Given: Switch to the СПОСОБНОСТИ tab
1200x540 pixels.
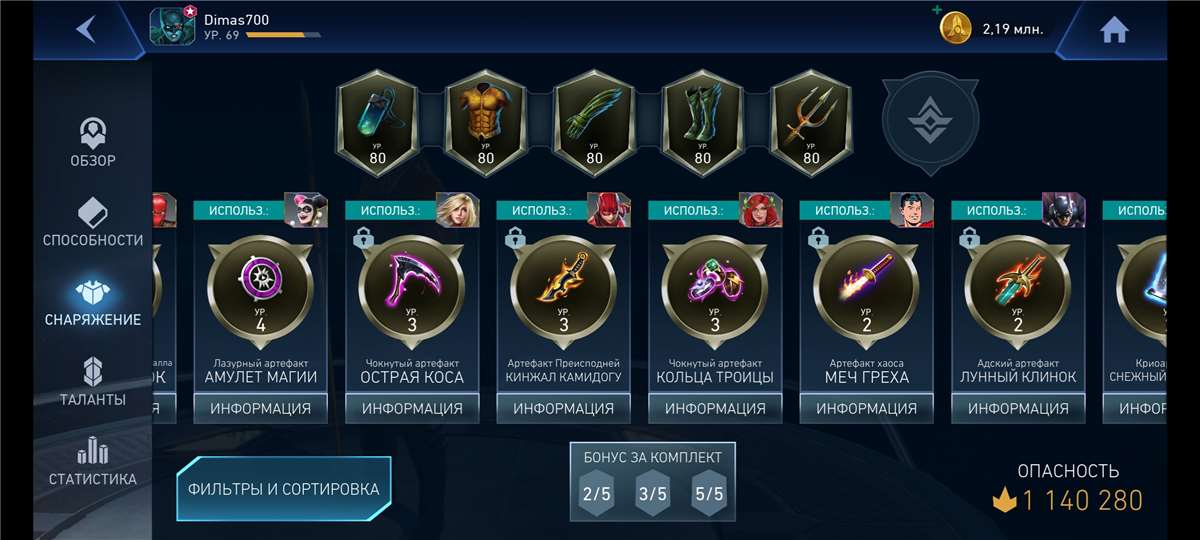Looking at the screenshot, I should (93, 223).
